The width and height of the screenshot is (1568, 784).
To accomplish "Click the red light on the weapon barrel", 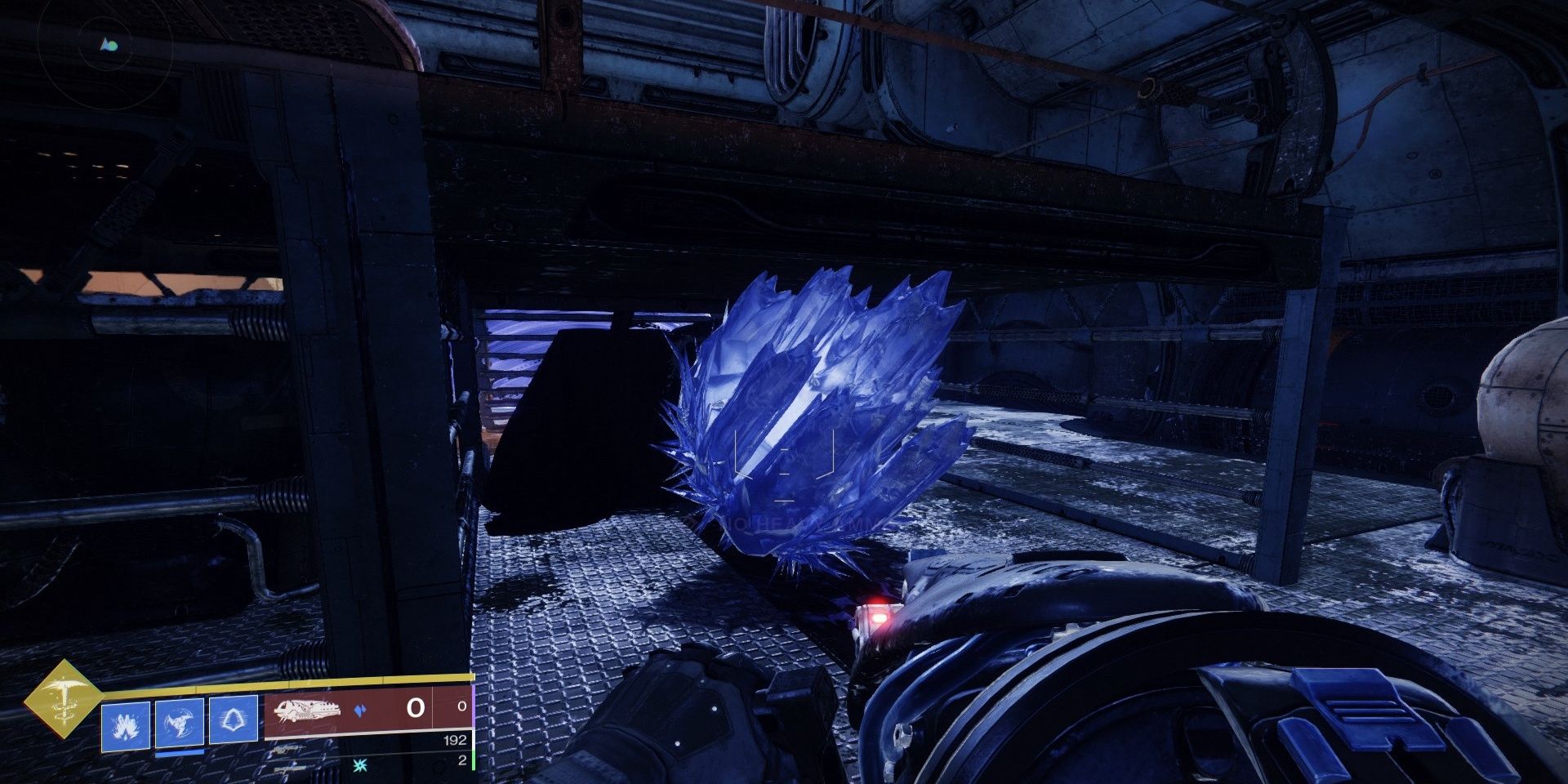I will pos(878,618).
